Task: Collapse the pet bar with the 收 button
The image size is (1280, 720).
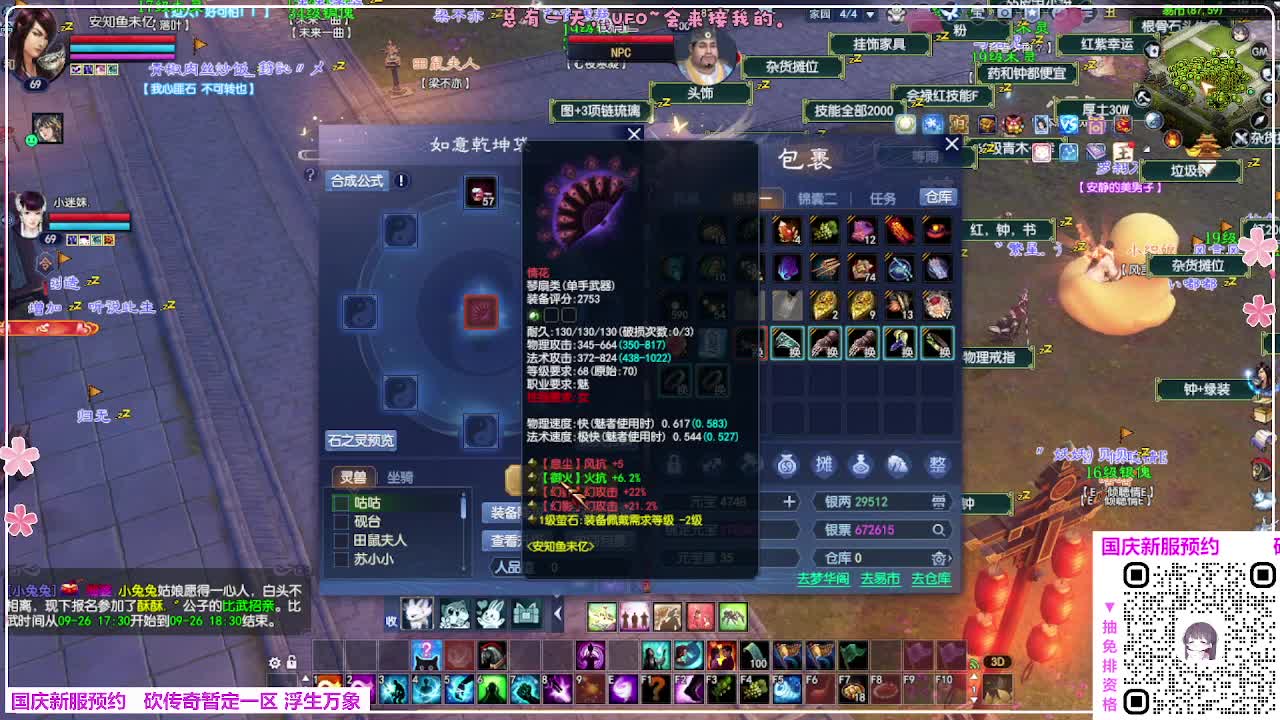Action: pyautogui.click(x=391, y=621)
